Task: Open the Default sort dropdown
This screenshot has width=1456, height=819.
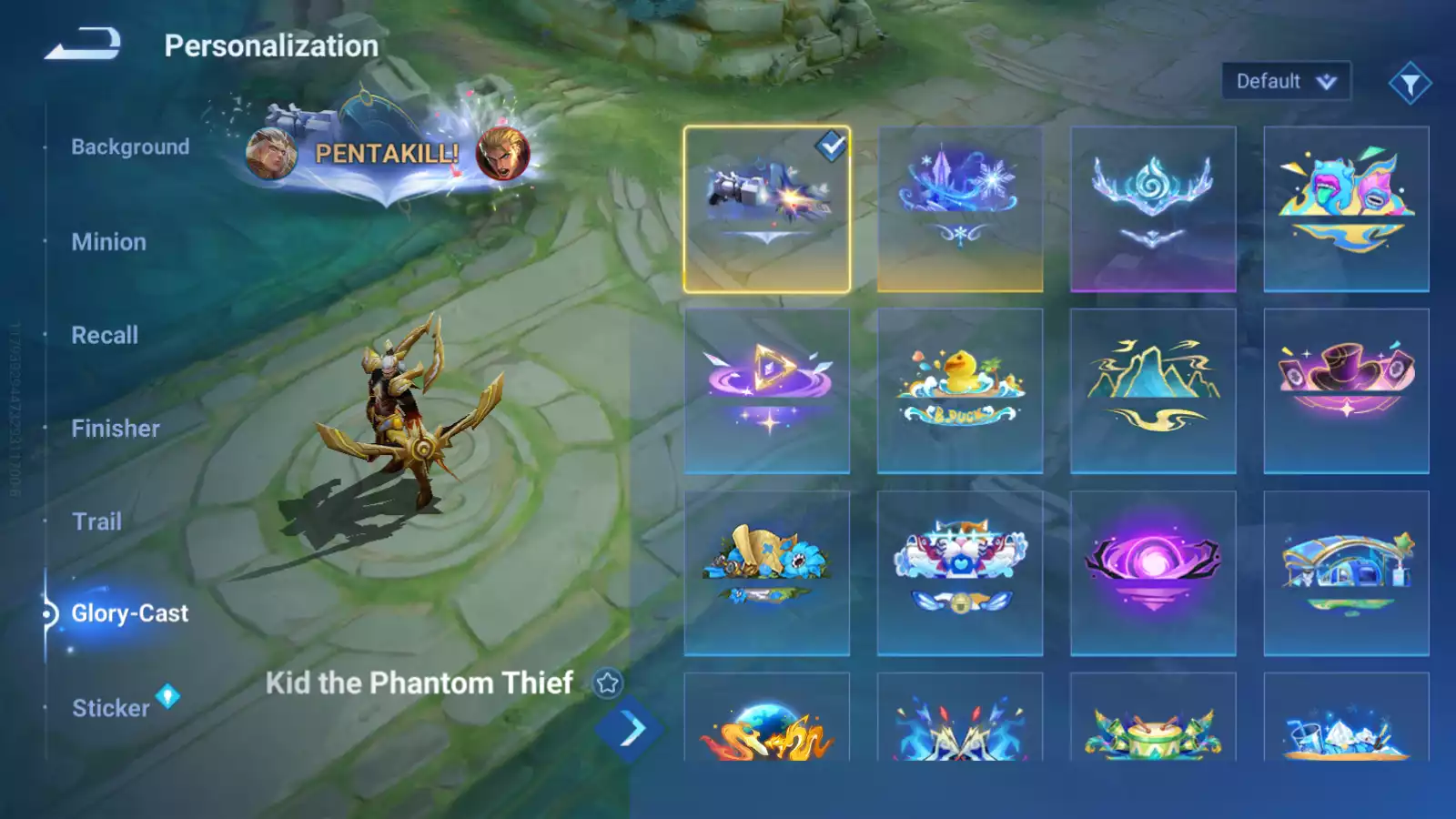Action: 1285,82
